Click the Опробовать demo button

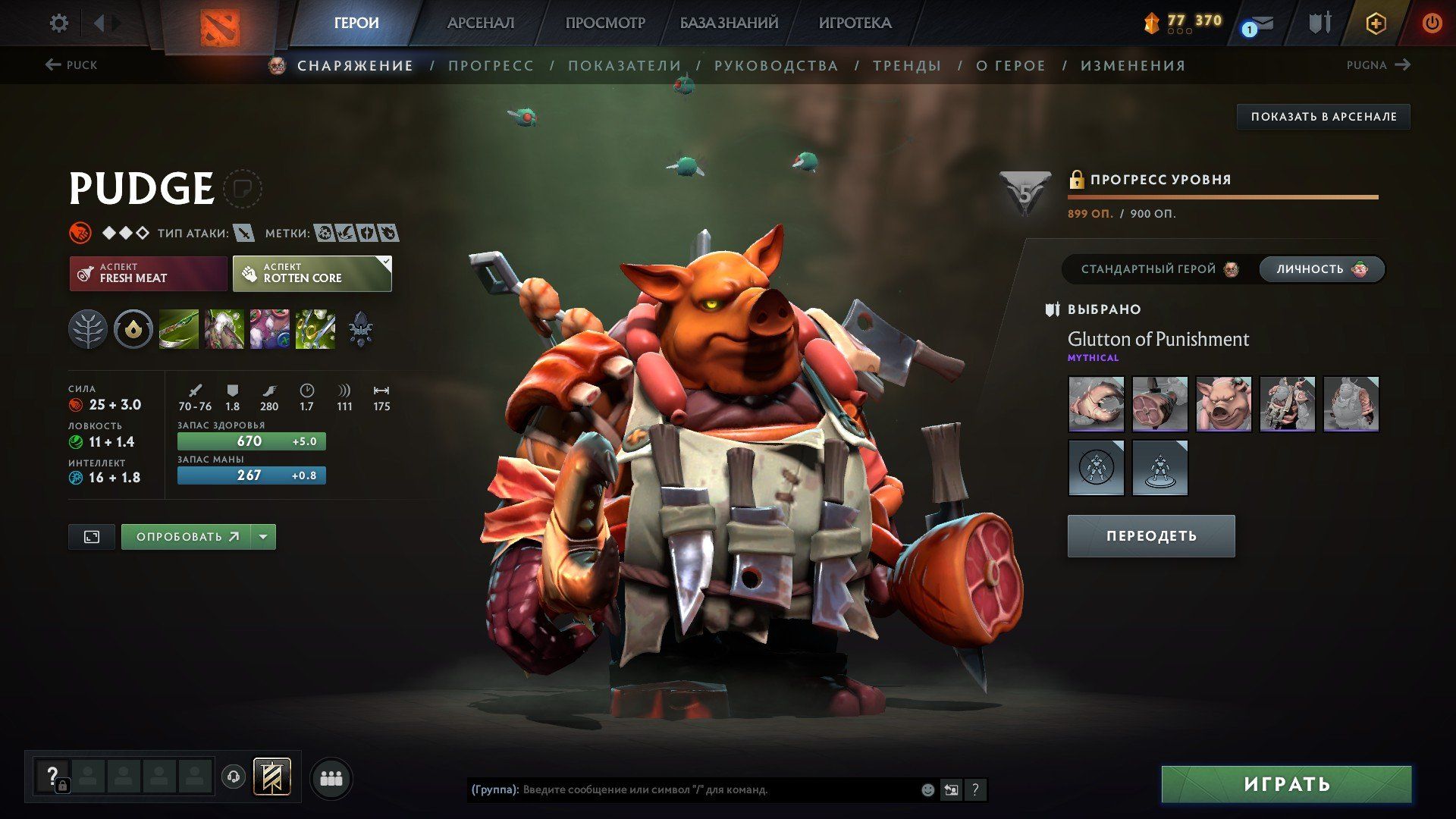[187, 537]
